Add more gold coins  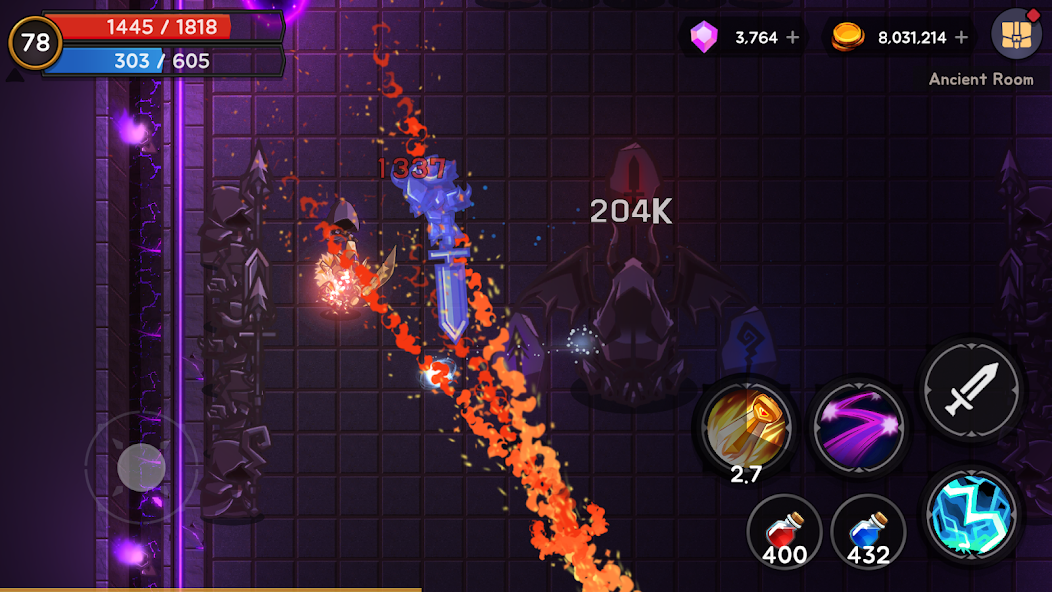(962, 38)
